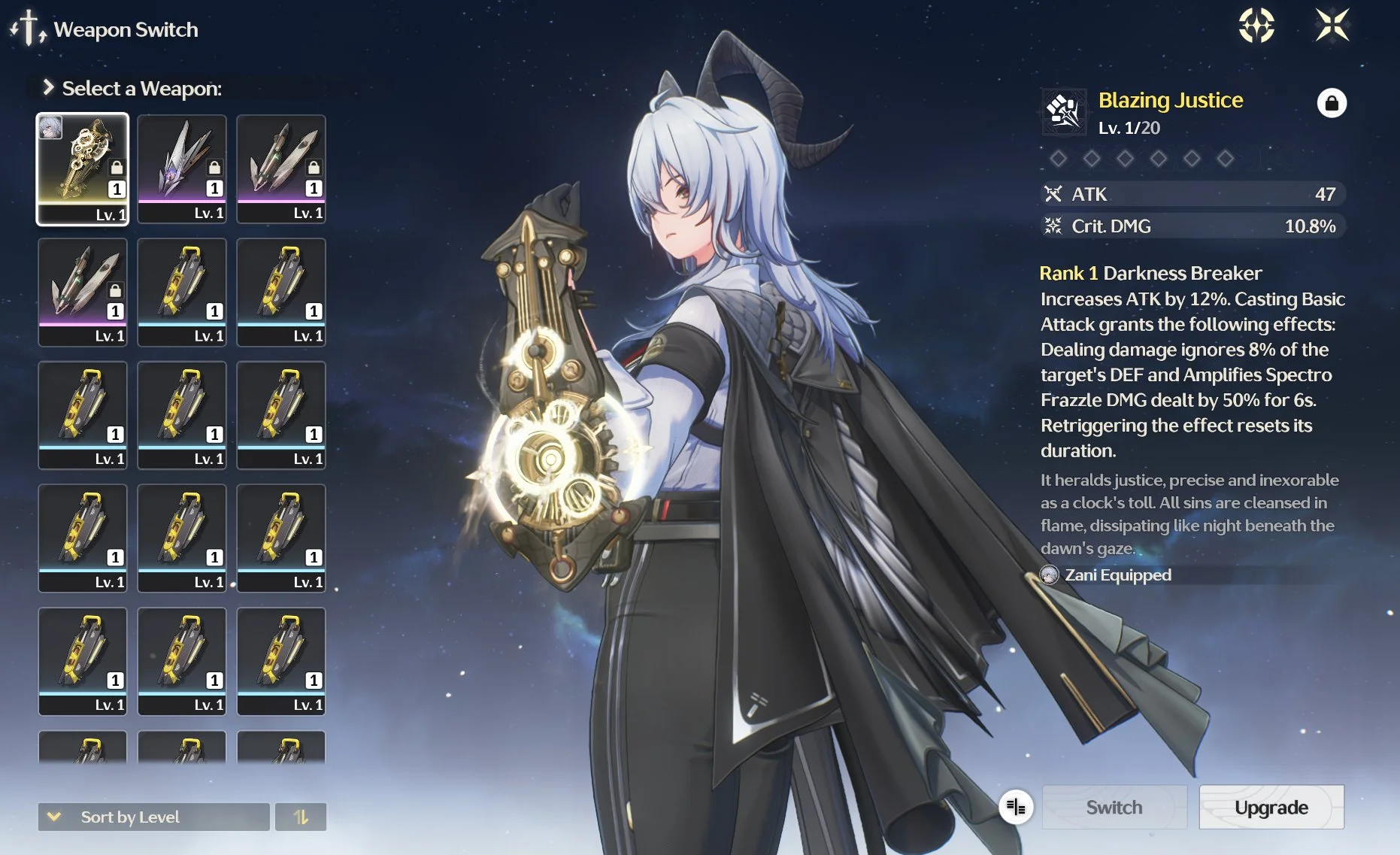Click the Switch weapon button
The width and height of the screenshot is (1400, 855).
click(x=1114, y=808)
